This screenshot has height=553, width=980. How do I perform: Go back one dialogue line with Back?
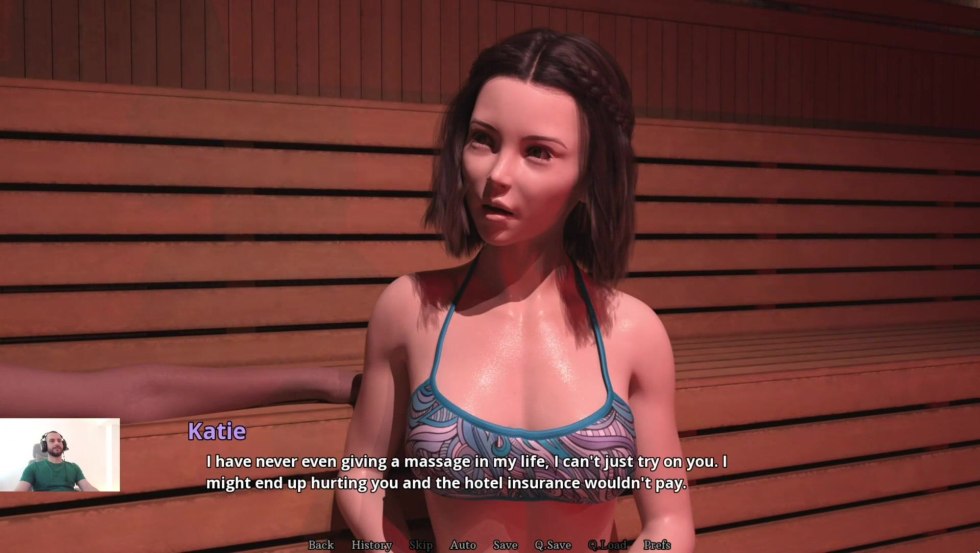[321, 545]
